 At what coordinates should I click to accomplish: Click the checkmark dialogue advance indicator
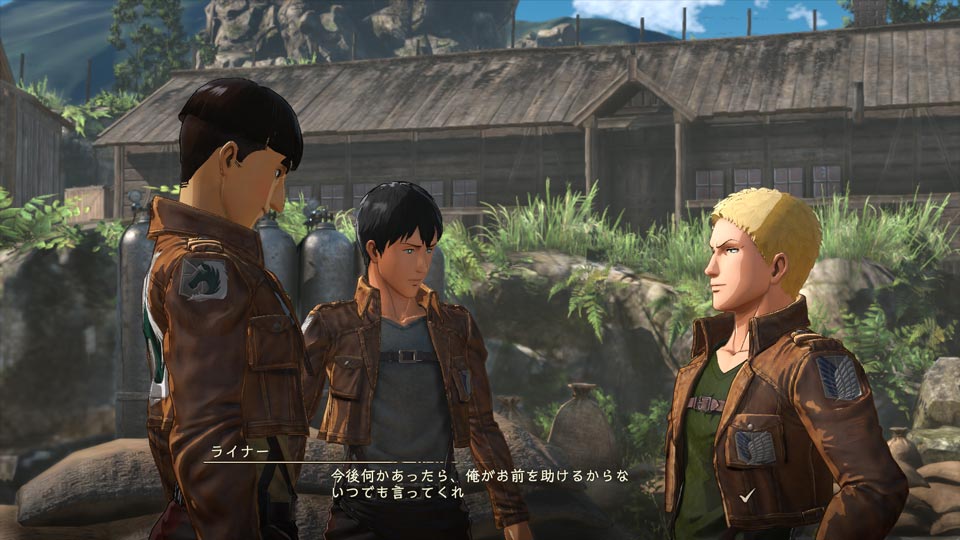click(x=747, y=495)
